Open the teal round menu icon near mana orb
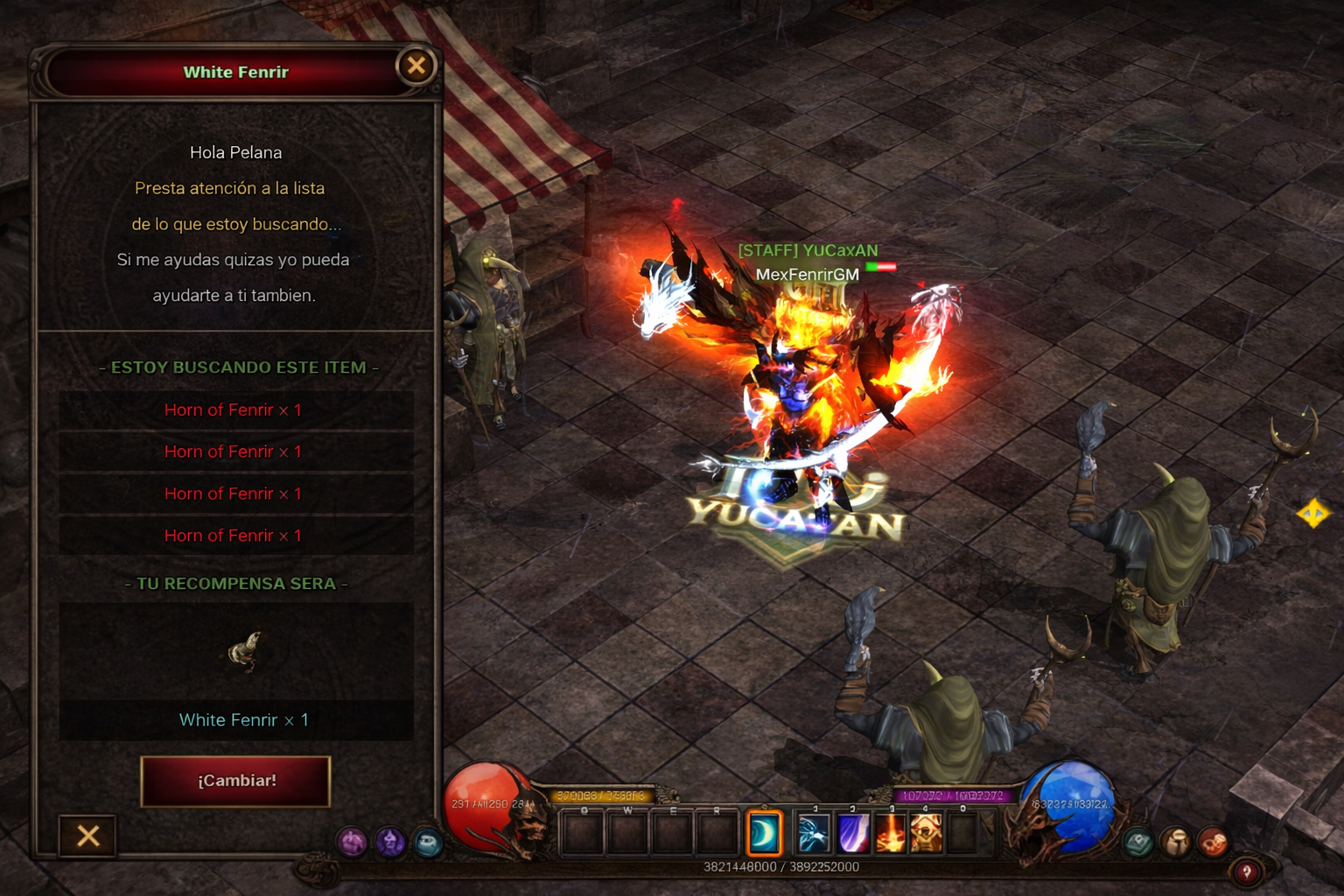Image resolution: width=1344 pixels, height=896 pixels. (x=1138, y=843)
